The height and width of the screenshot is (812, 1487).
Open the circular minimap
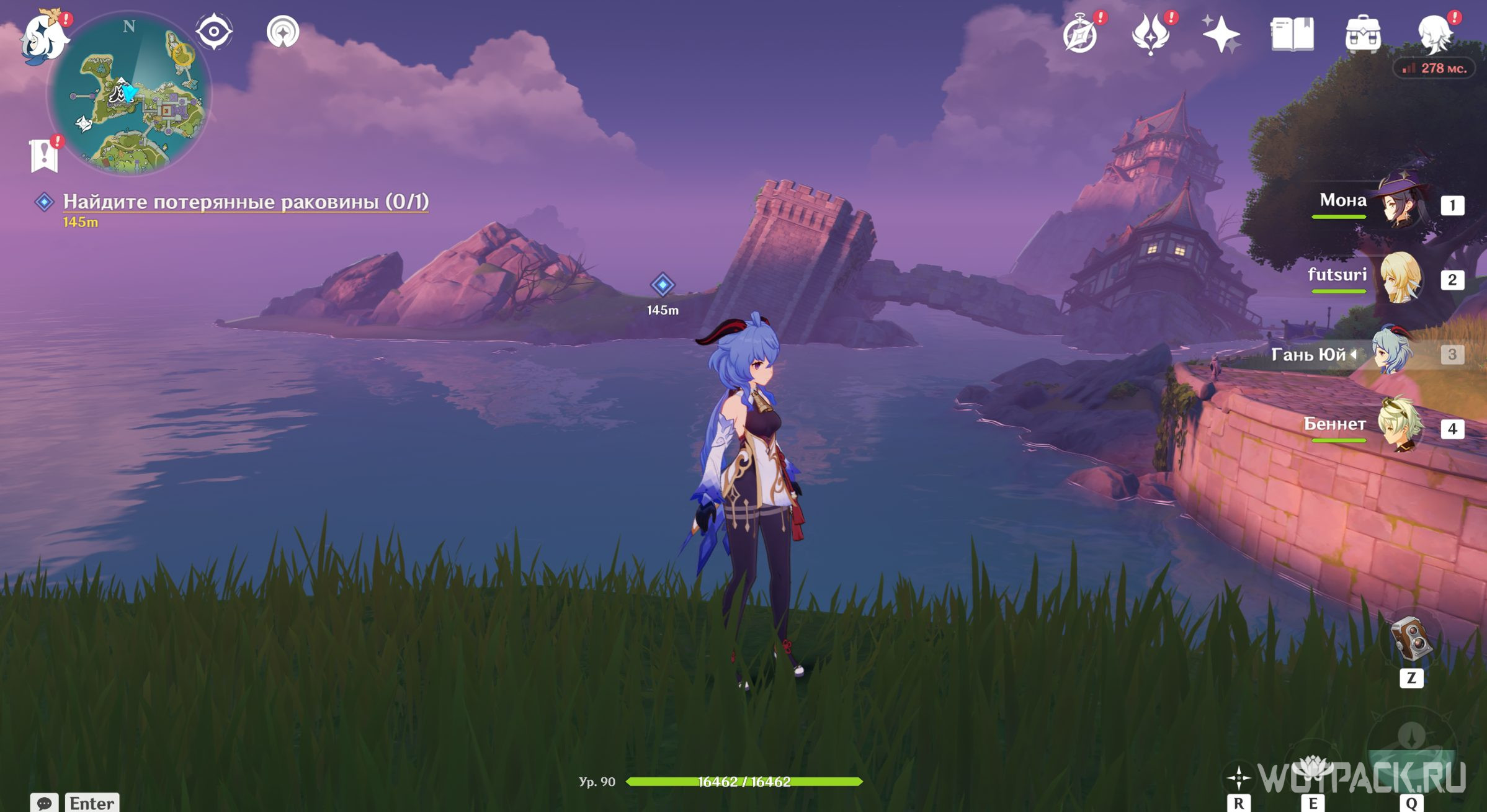coord(130,93)
